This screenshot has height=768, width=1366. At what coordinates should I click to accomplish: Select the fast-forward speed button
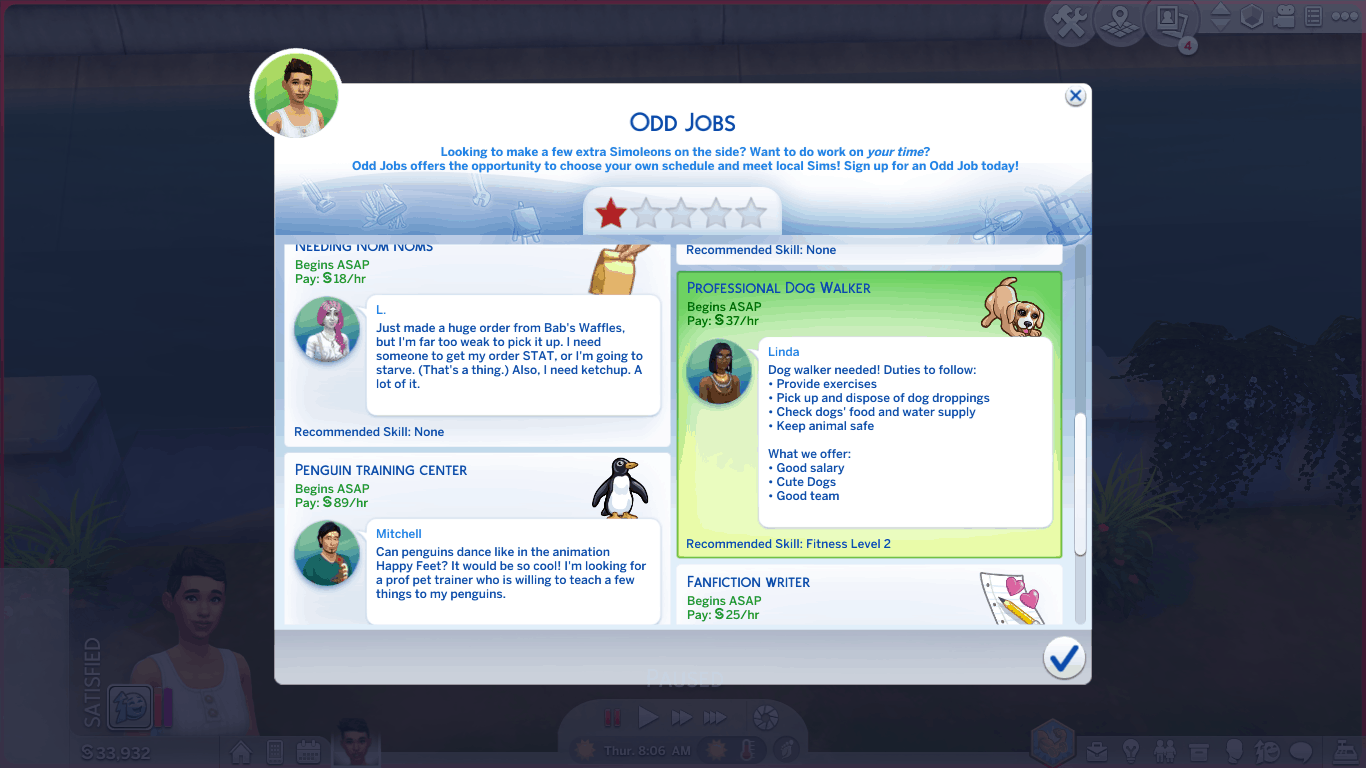pos(681,718)
